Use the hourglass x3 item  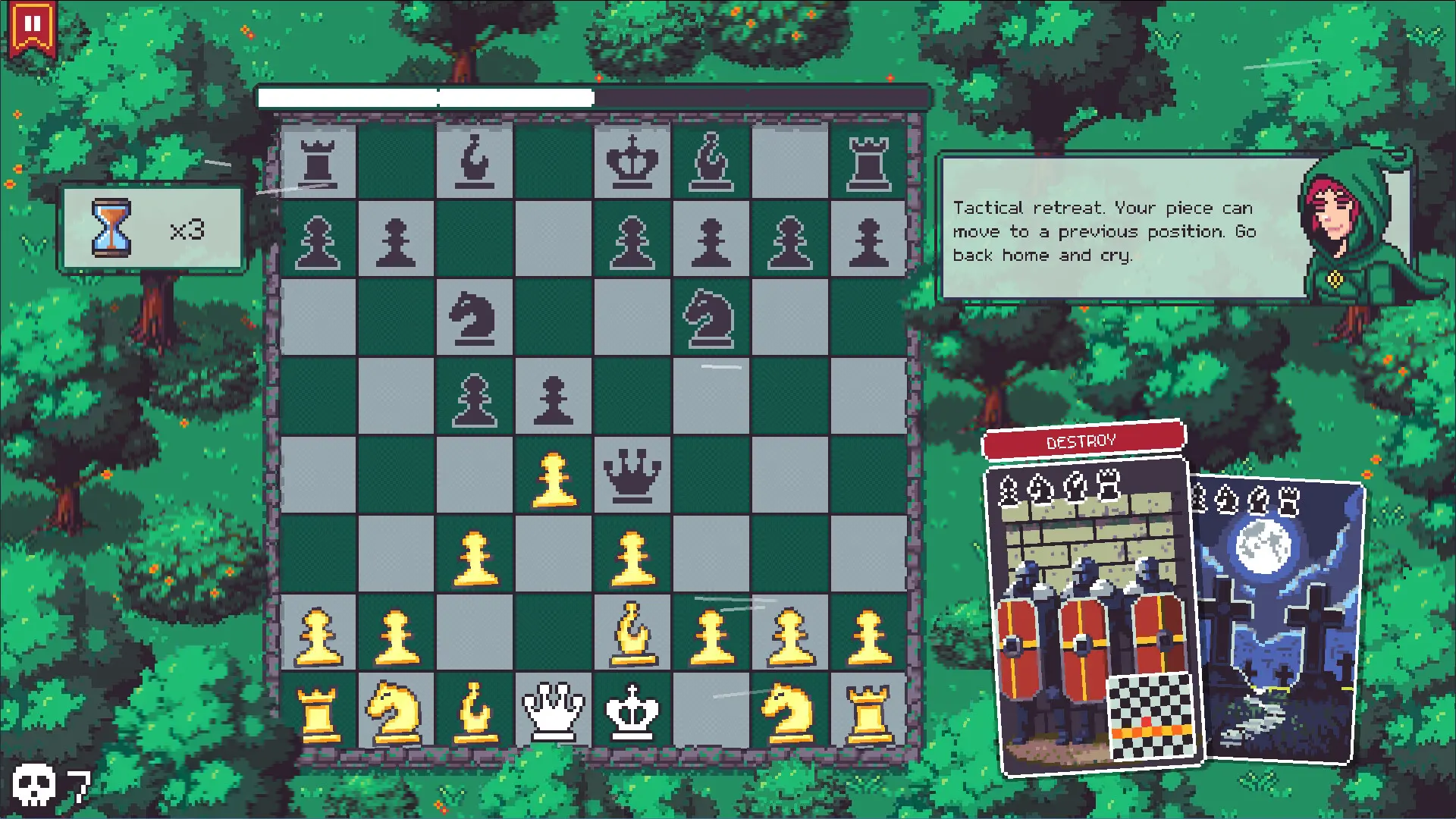point(152,227)
